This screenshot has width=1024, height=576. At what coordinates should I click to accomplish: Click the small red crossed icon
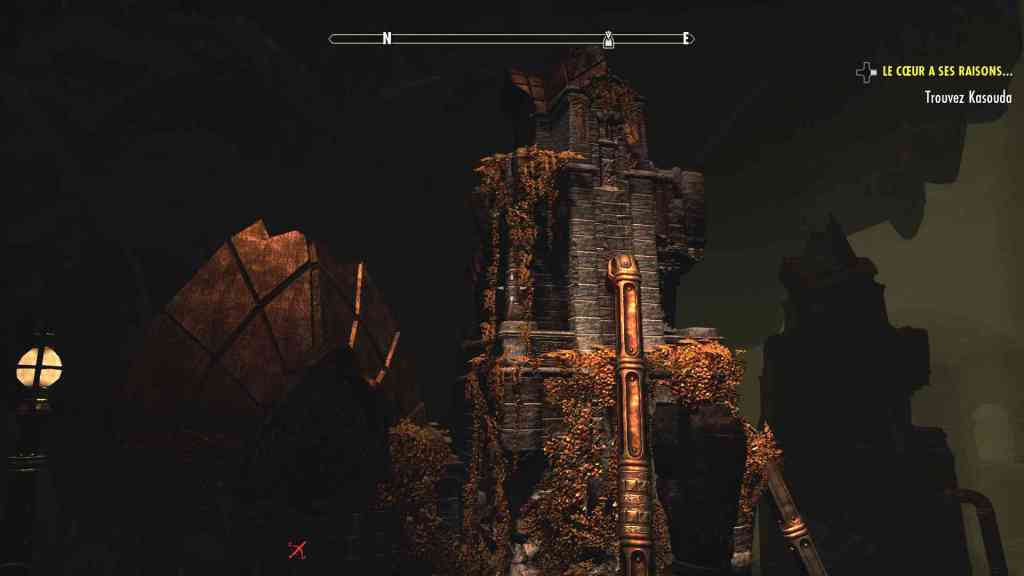tap(297, 549)
